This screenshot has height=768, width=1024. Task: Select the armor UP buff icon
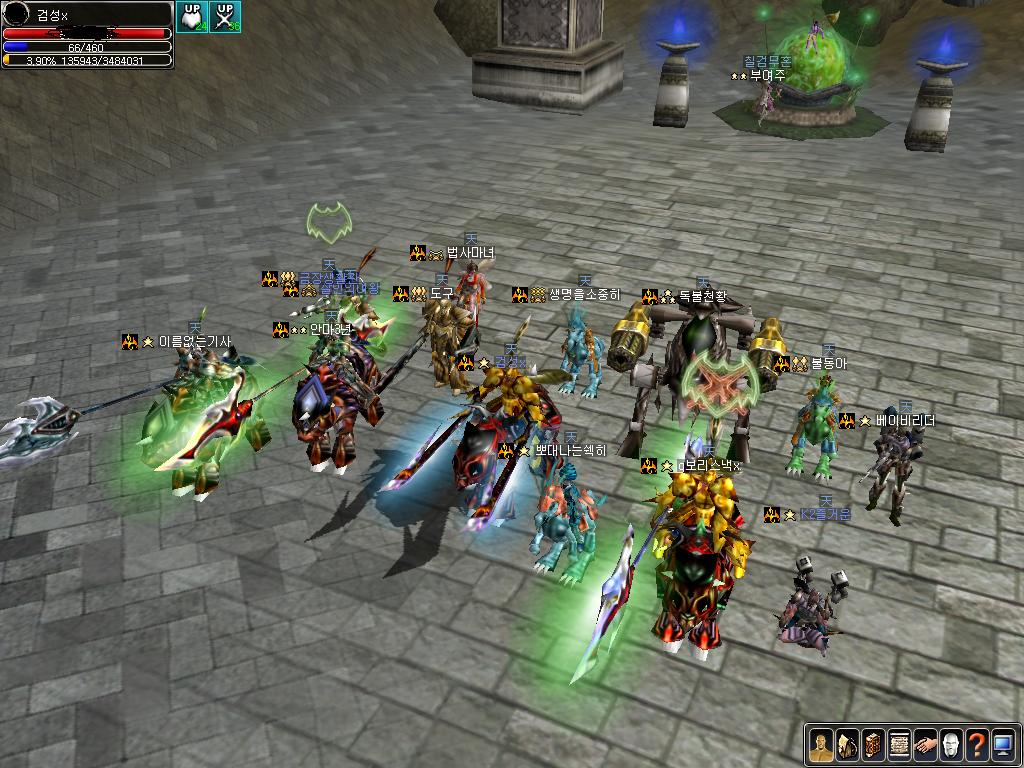coord(191,16)
